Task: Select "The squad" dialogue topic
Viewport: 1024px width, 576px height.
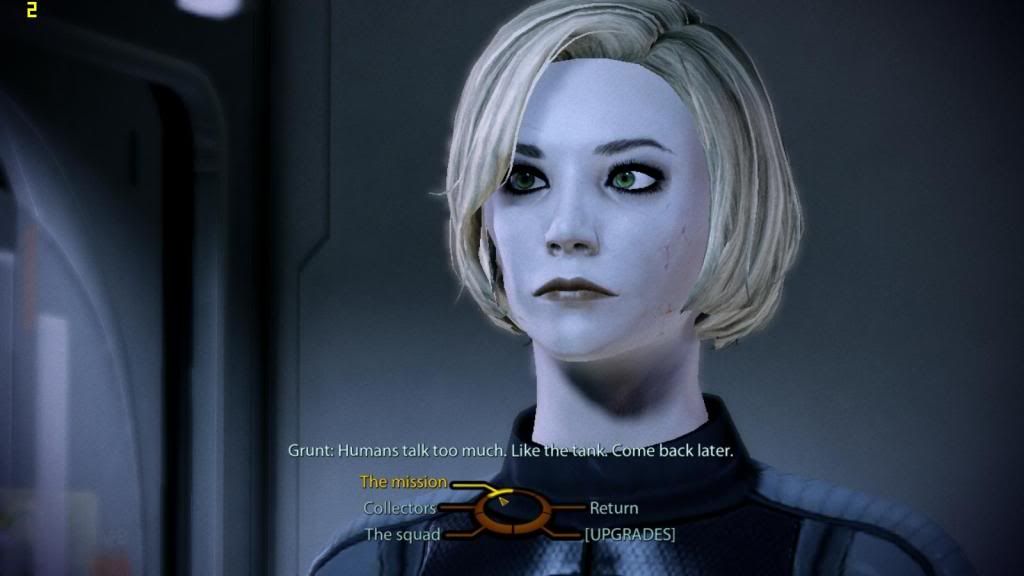Action: (x=402, y=534)
